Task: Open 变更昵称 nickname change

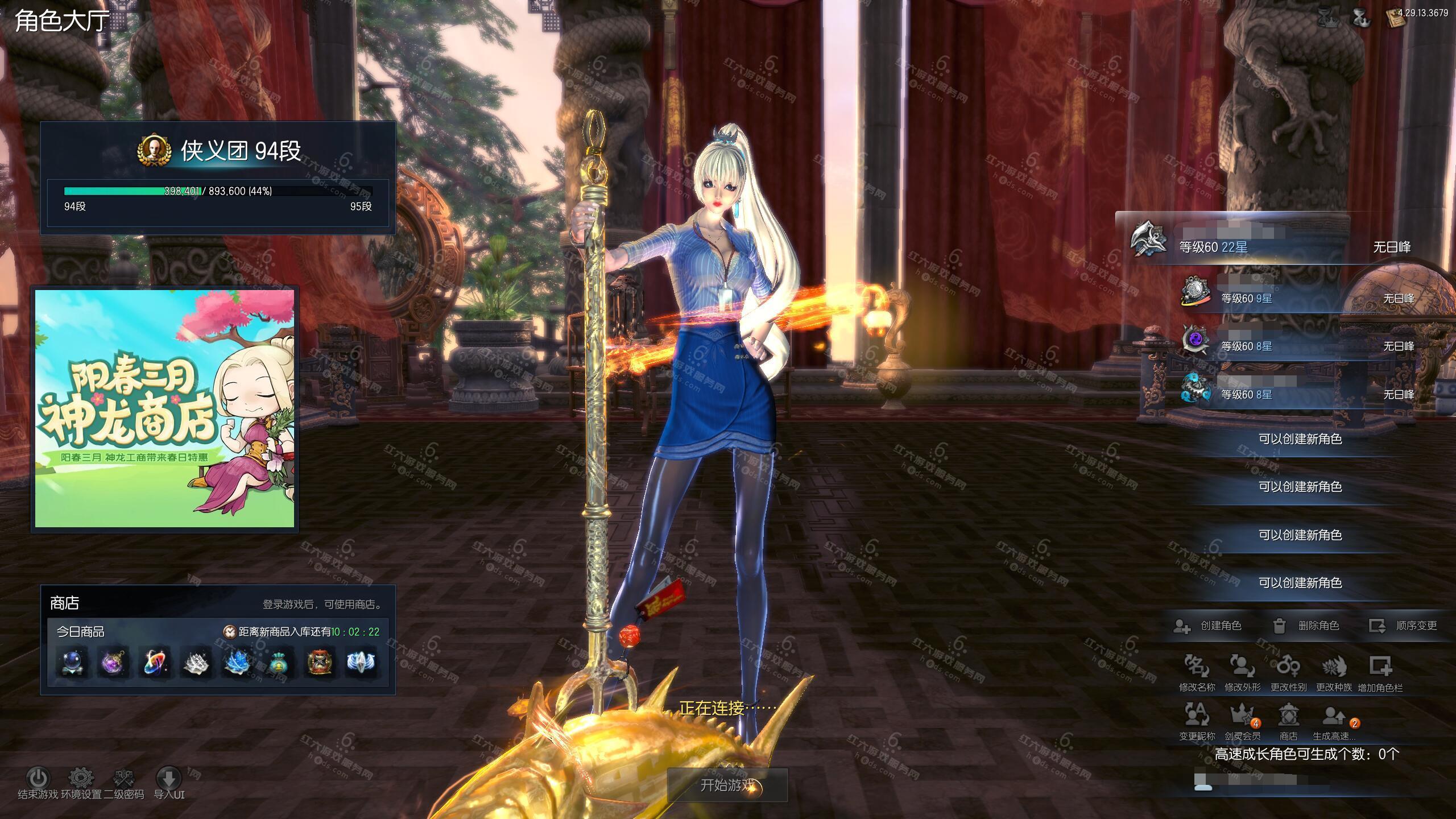Action: click(x=1197, y=714)
